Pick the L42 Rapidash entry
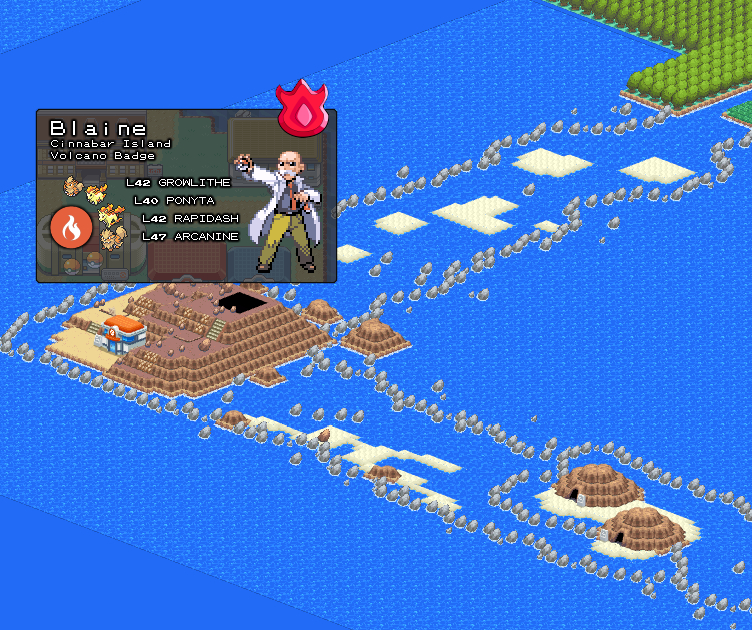The height and width of the screenshot is (630, 752). point(190,219)
